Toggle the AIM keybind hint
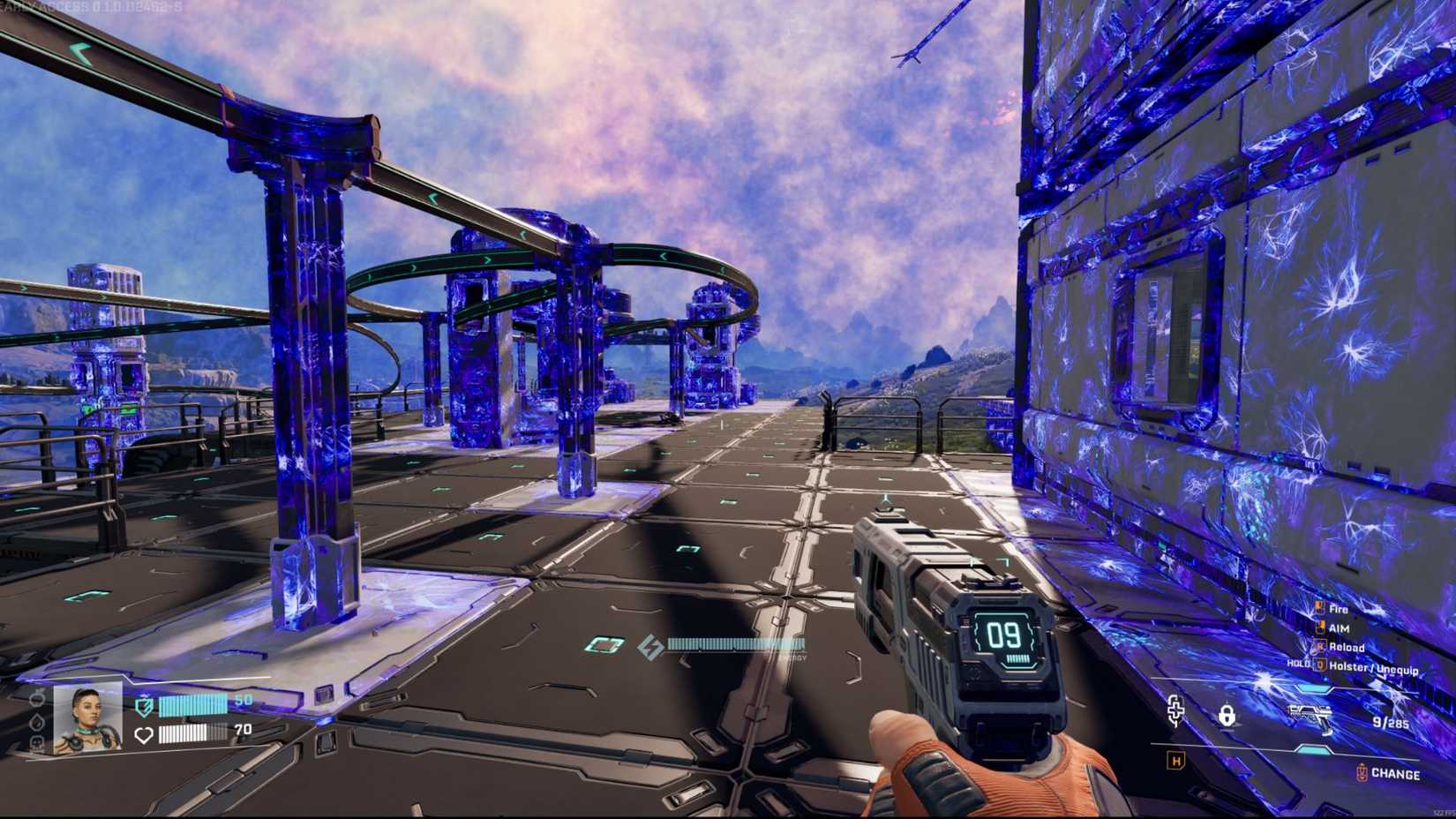Image resolution: width=1456 pixels, height=819 pixels. pos(1338,627)
